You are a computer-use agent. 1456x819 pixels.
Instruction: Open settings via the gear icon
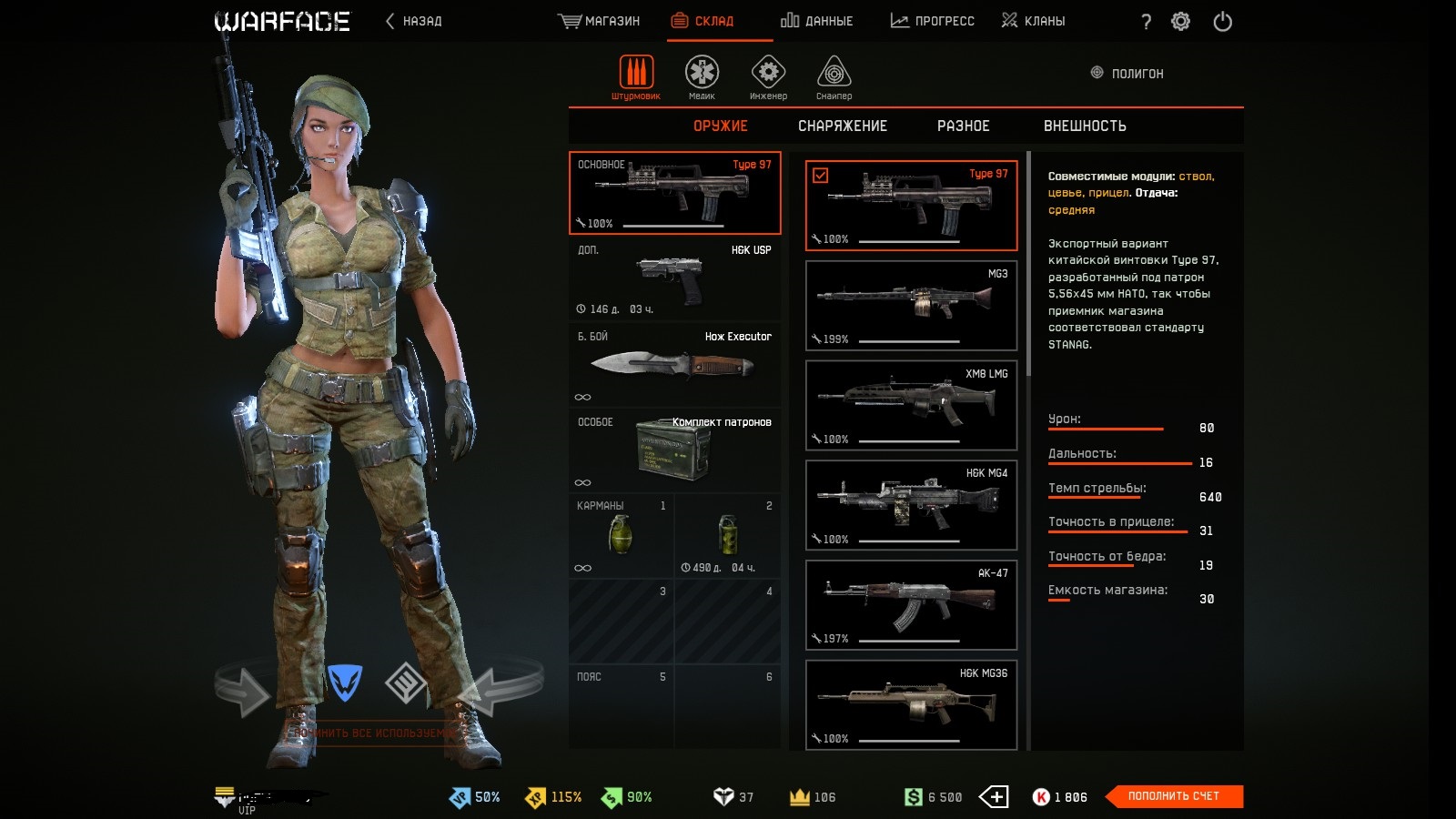1180,22
